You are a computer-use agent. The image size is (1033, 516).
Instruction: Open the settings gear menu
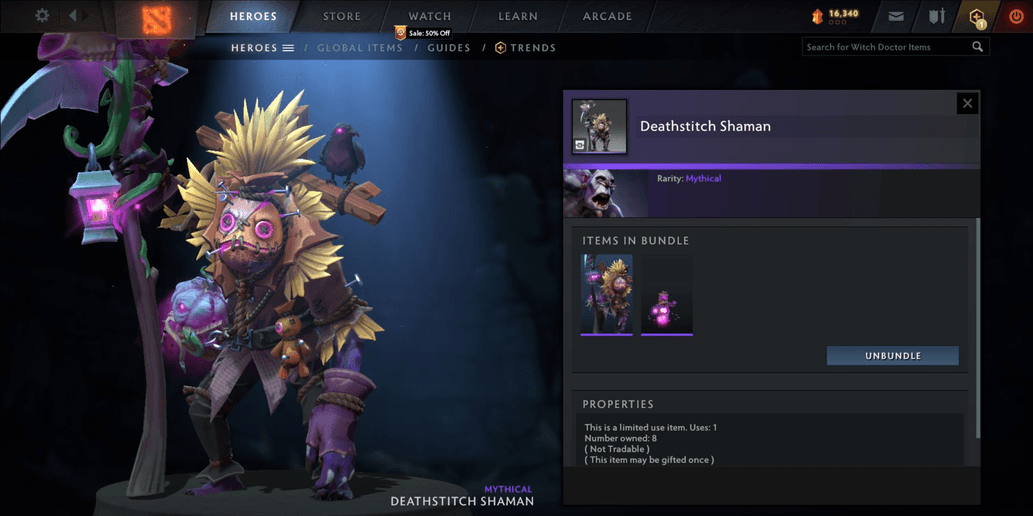click(42, 16)
